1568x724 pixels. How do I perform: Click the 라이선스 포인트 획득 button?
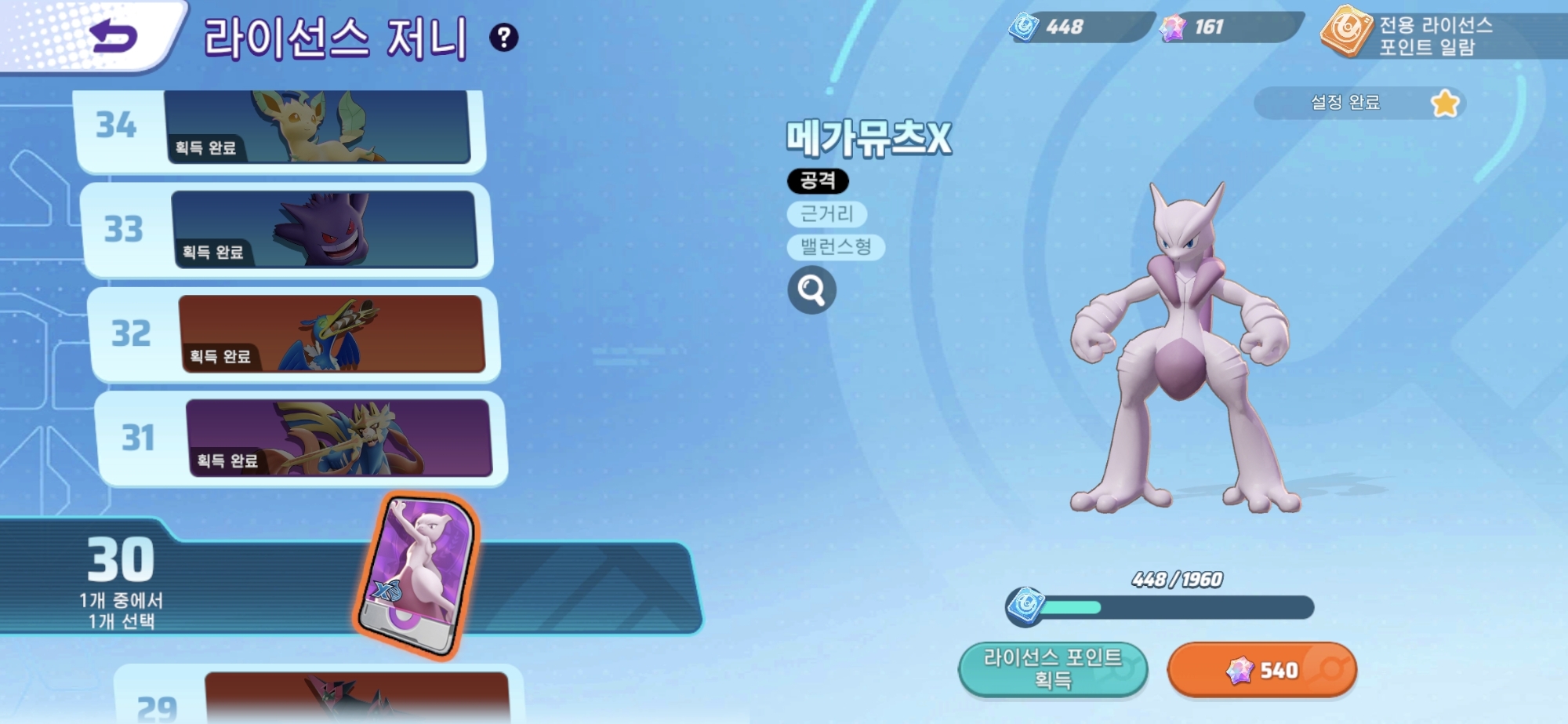point(1052,669)
